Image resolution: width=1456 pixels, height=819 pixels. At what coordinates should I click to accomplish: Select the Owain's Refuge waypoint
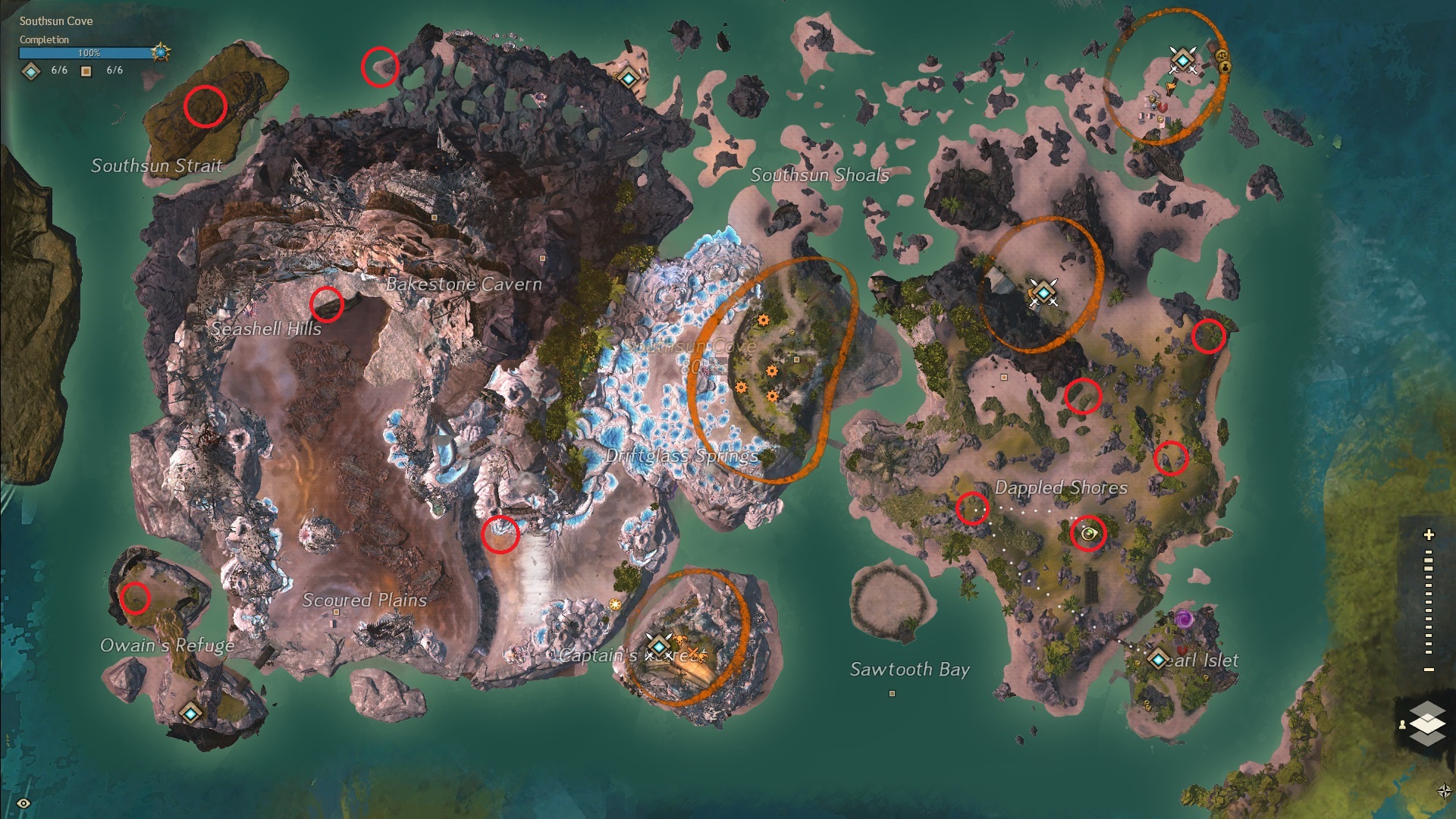190,713
